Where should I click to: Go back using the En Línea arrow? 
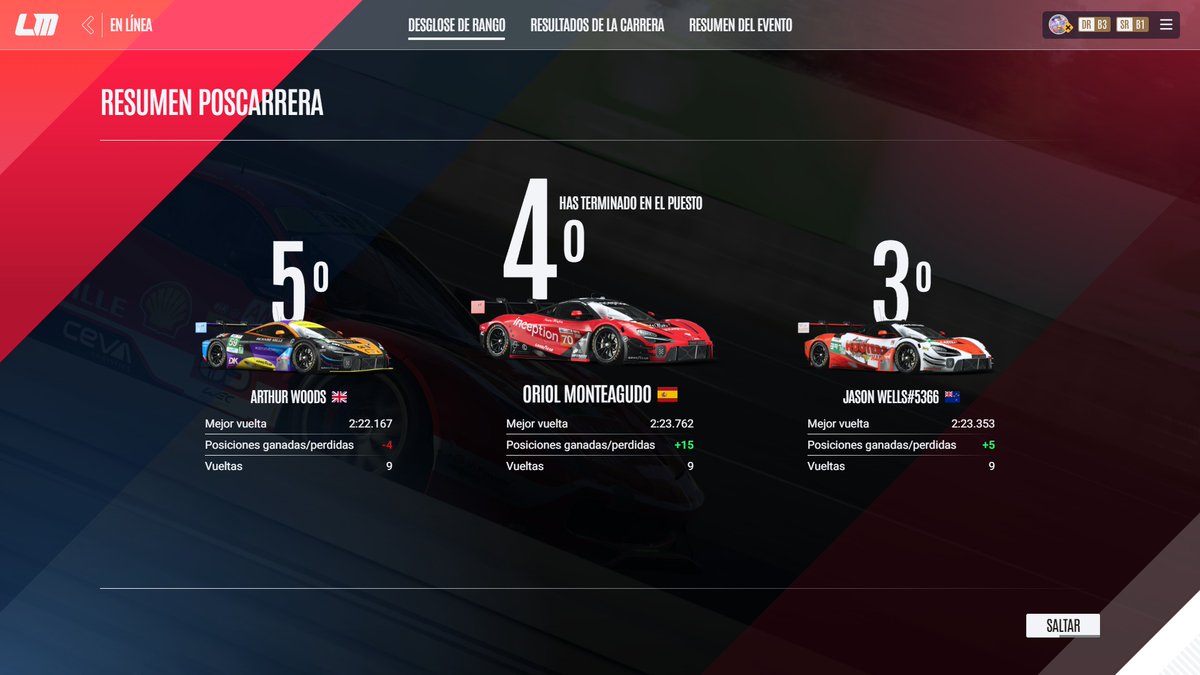point(89,25)
